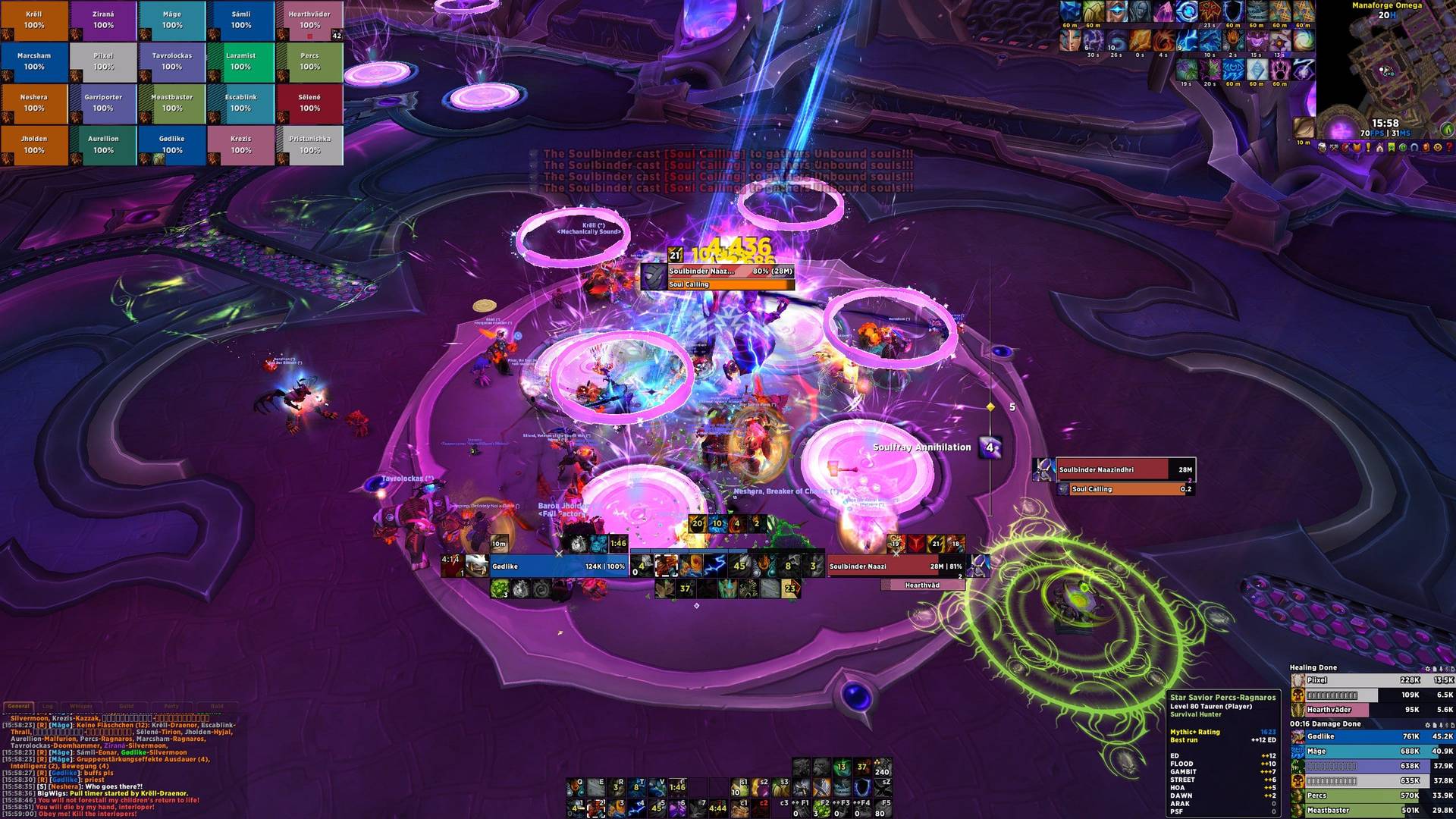Image resolution: width=1456 pixels, height=819 pixels.
Task: Select Krêll in the raid frames
Action: [34, 20]
